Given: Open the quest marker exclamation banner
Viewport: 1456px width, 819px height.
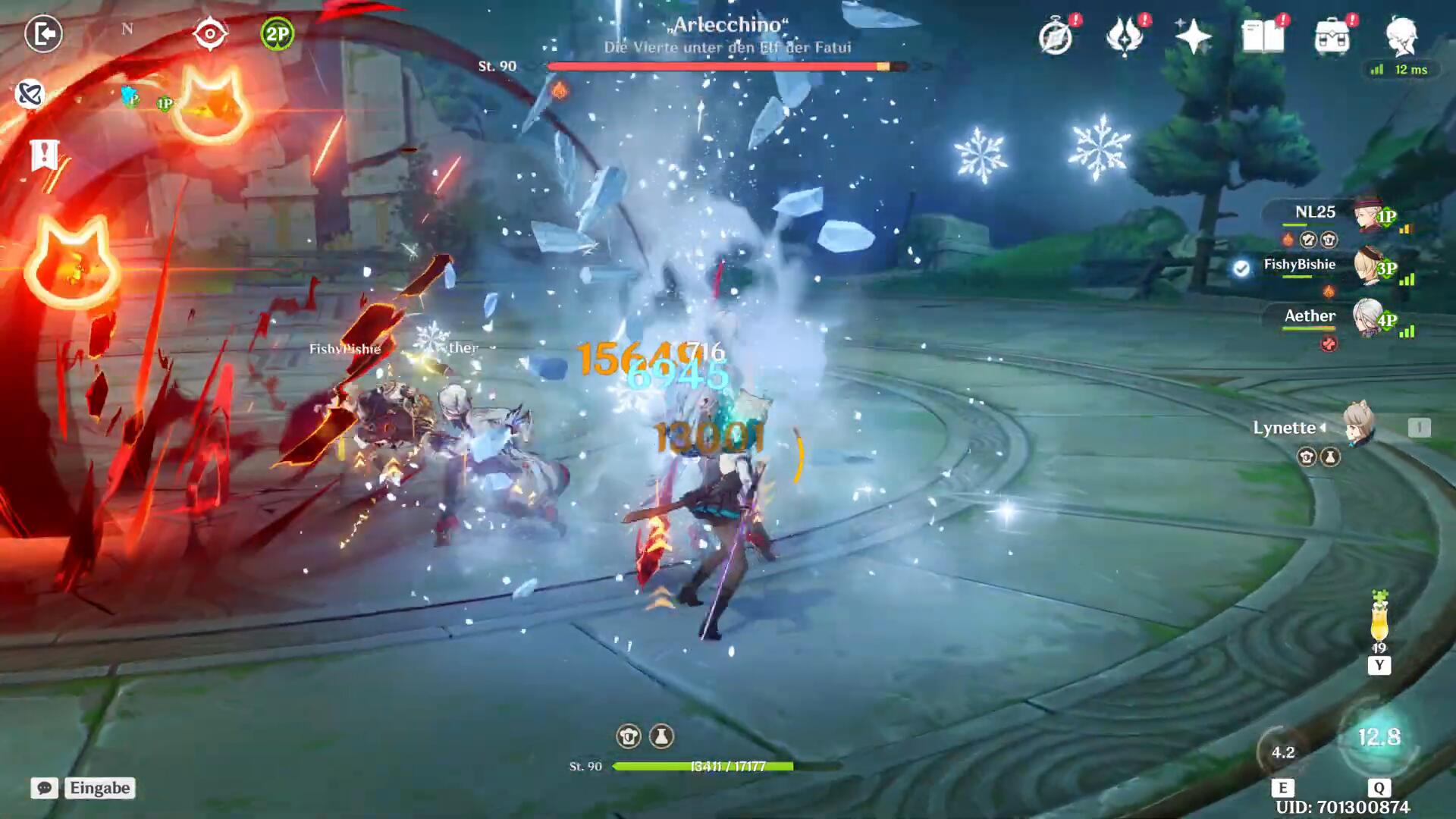Looking at the screenshot, I should (44, 155).
